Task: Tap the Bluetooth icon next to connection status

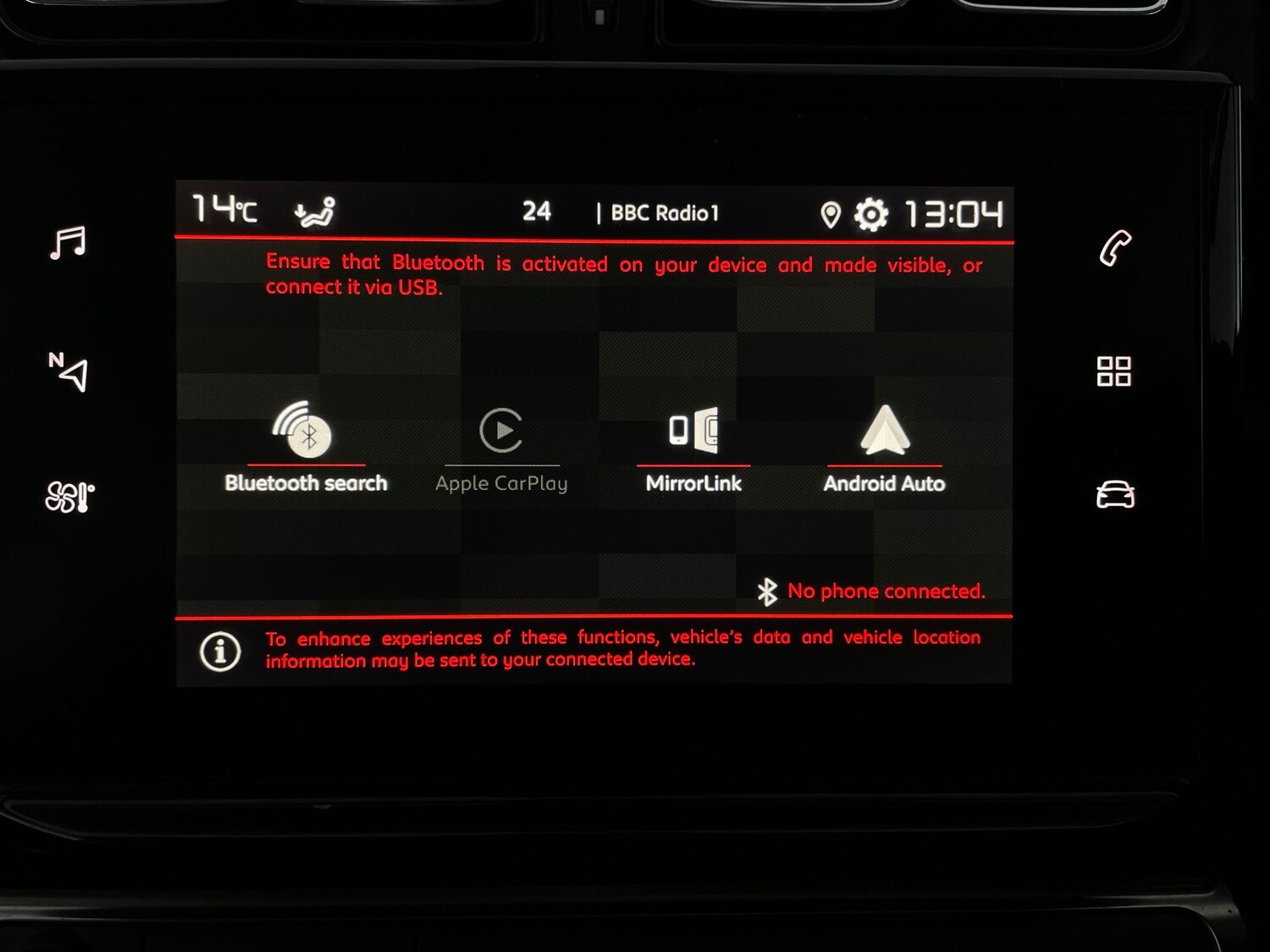Action: click(x=767, y=591)
